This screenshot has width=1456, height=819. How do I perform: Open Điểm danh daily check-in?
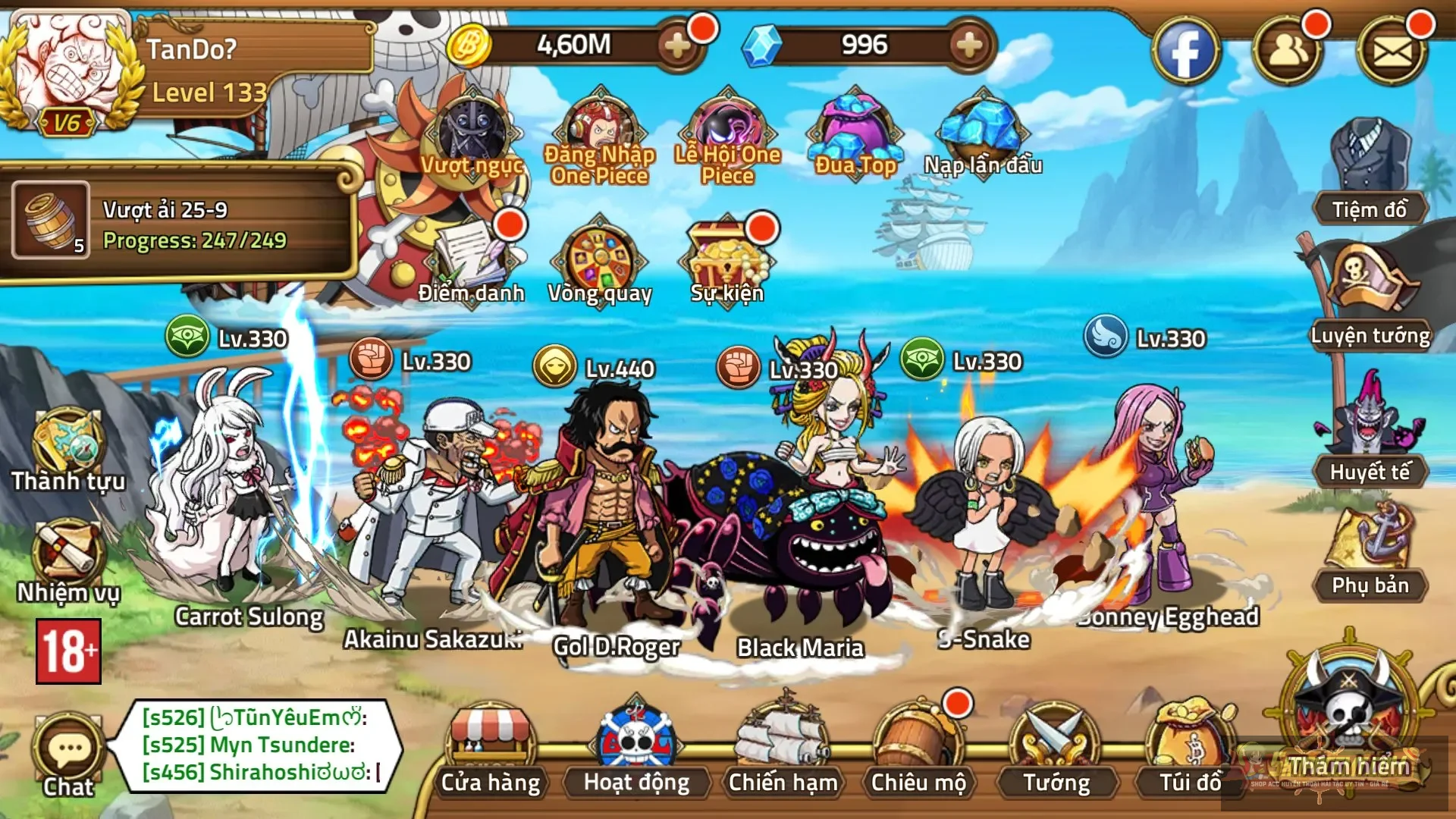[x=472, y=258]
